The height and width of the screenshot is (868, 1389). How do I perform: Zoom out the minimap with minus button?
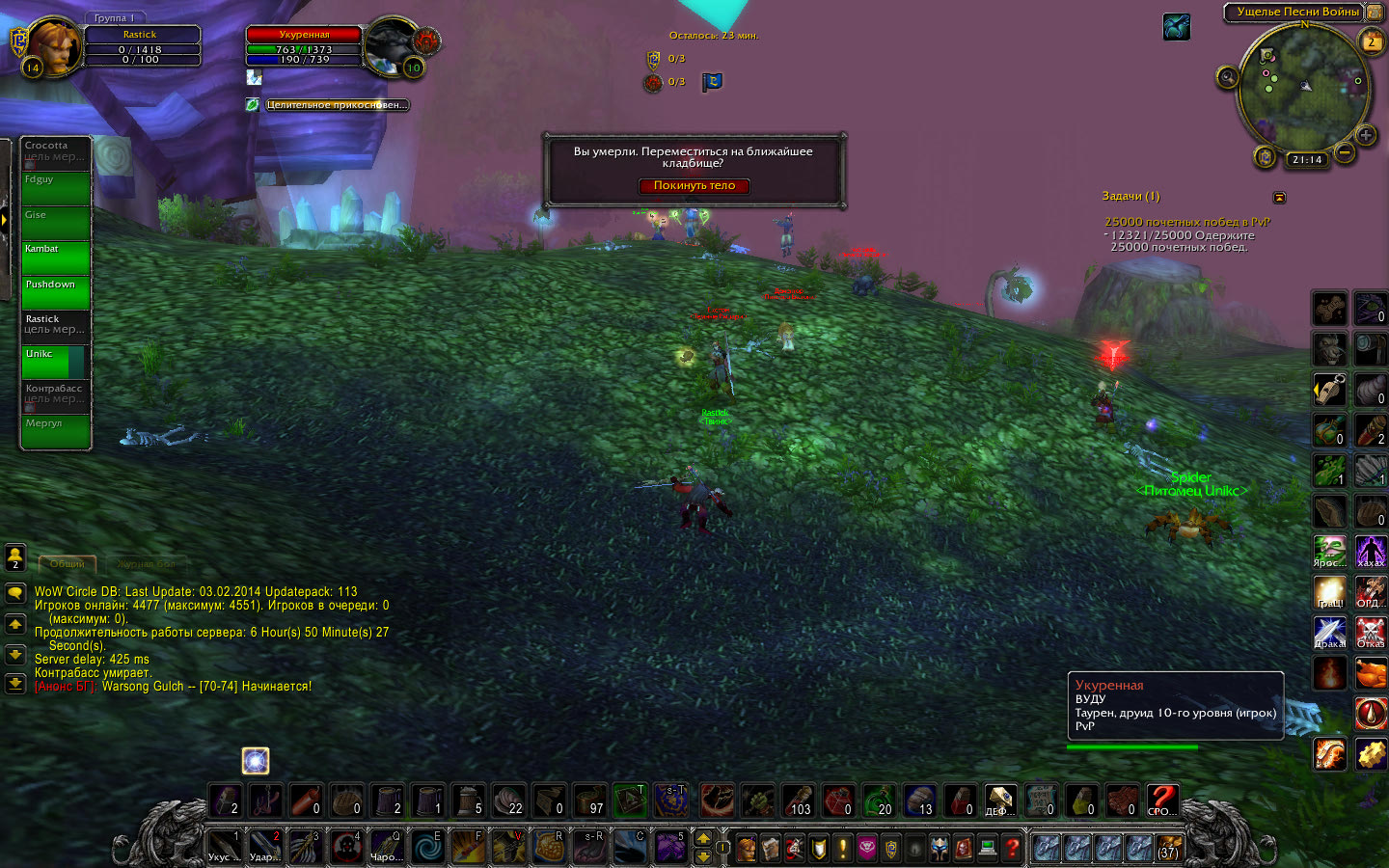[1345, 151]
